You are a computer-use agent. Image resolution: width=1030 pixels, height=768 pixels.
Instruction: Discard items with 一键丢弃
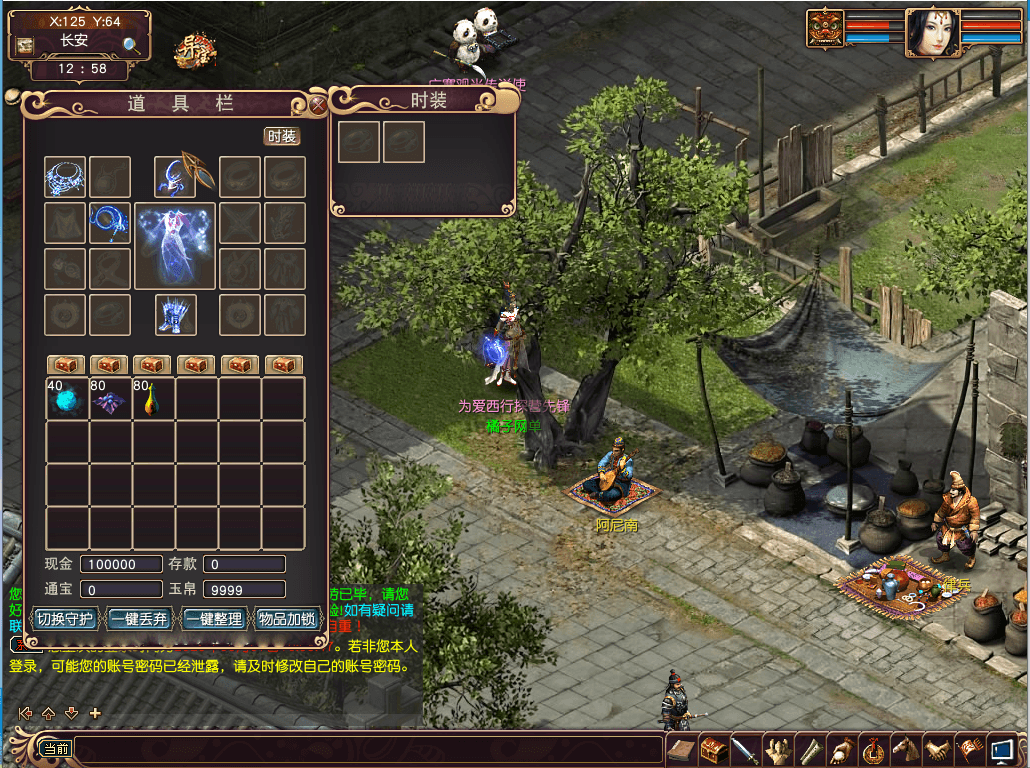click(139, 619)
